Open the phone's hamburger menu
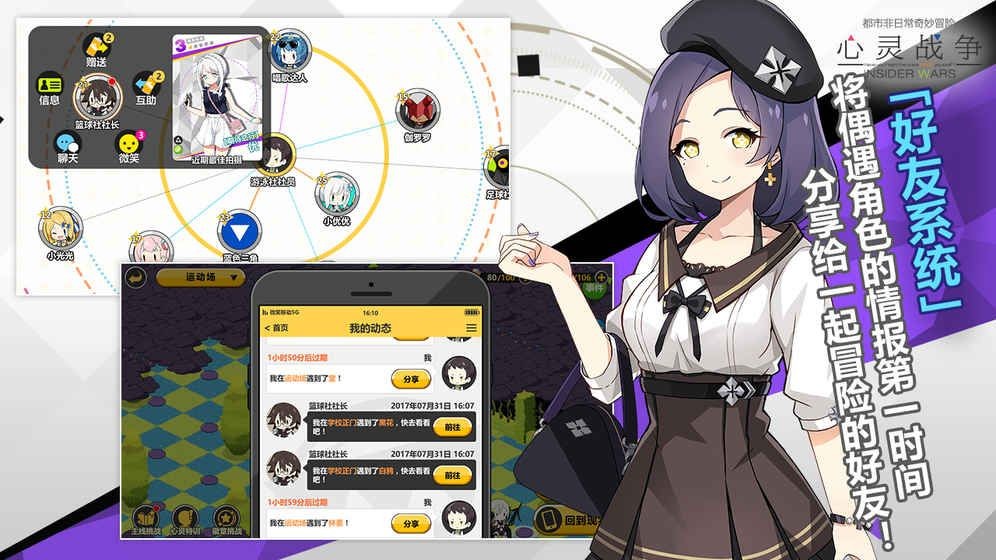Viewport: 996px width, 560px height. point(471,328)
